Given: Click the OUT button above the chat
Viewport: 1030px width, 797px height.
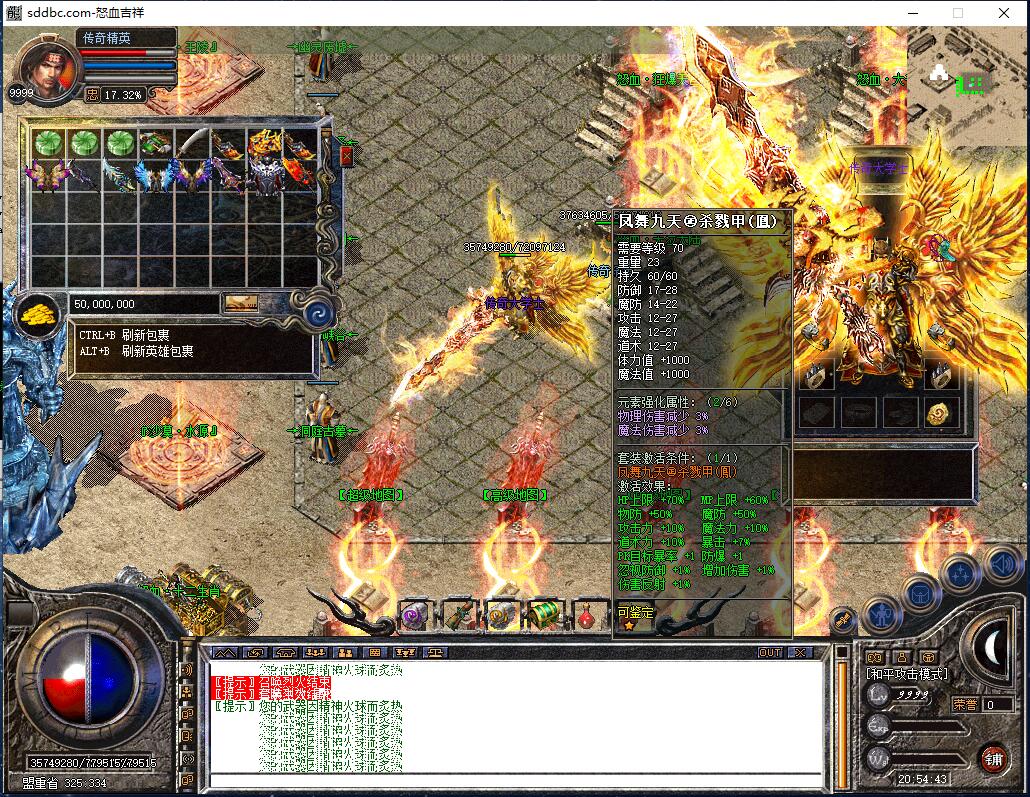Looking at the screenshot, I should point(769,652).
